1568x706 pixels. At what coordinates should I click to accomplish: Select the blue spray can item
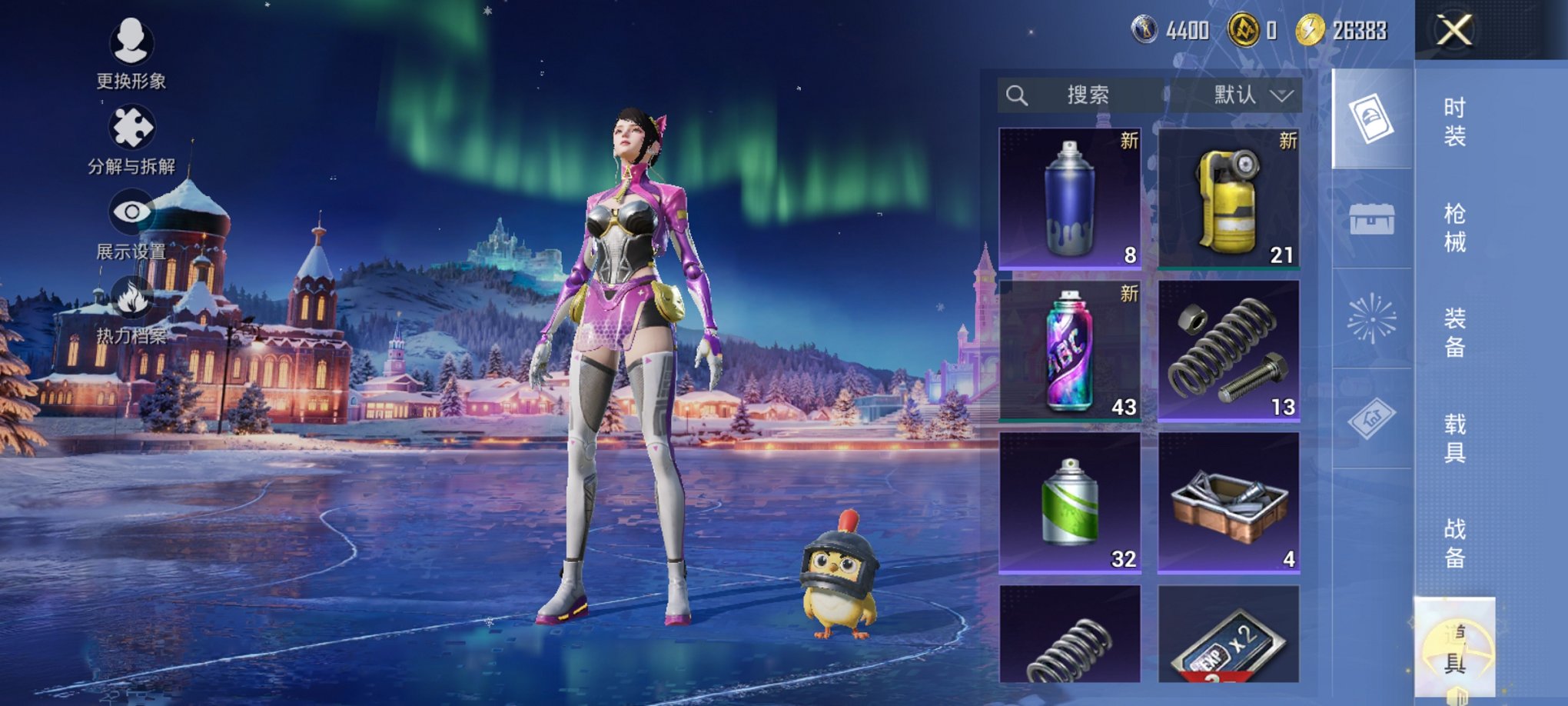point(1069,198)
